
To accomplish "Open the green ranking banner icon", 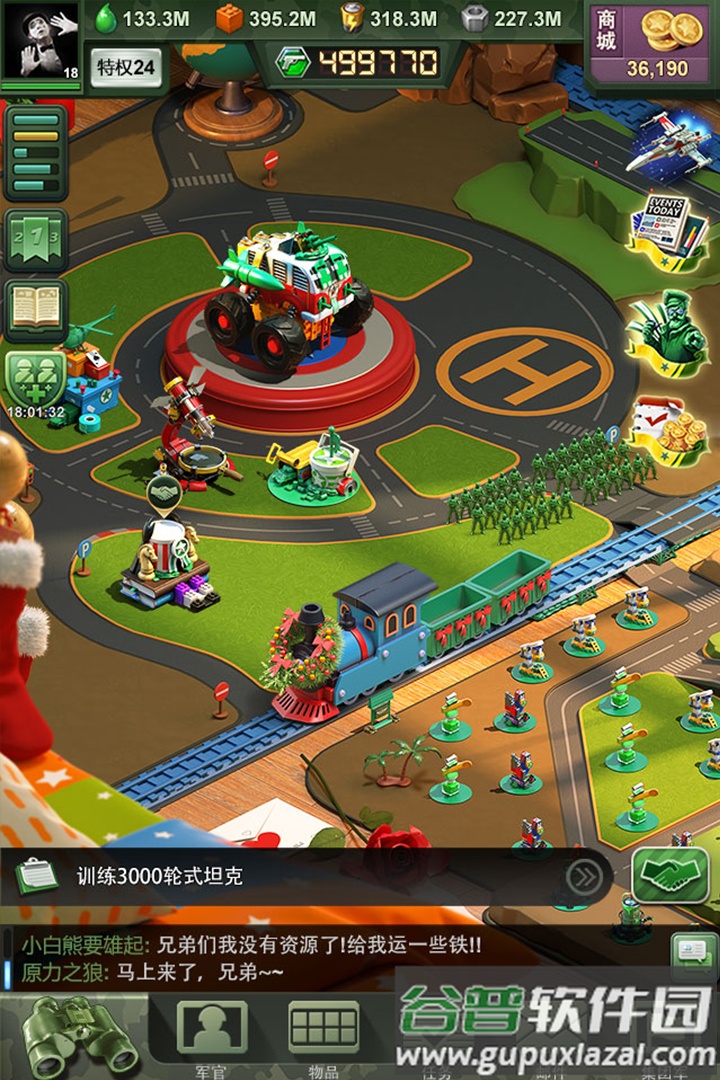I will click(36, 240).
